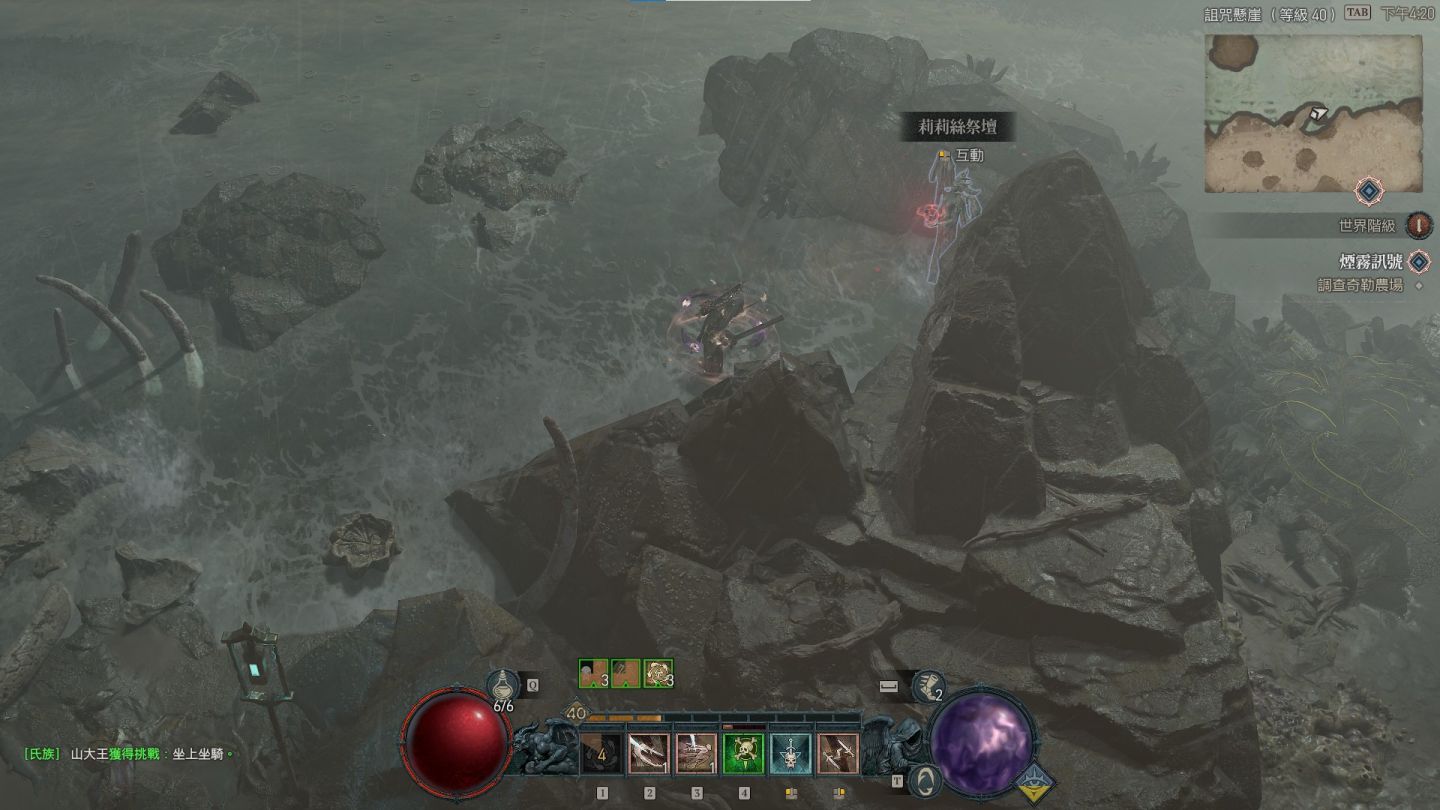This screenshot has height=810, width=1440.
Task: Click the clan chat message line
Action: [128, 754]
